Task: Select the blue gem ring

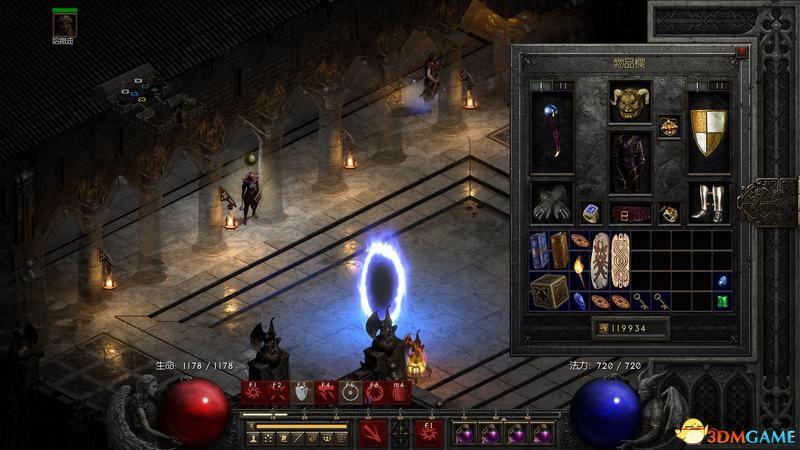Action: (591, 213)
